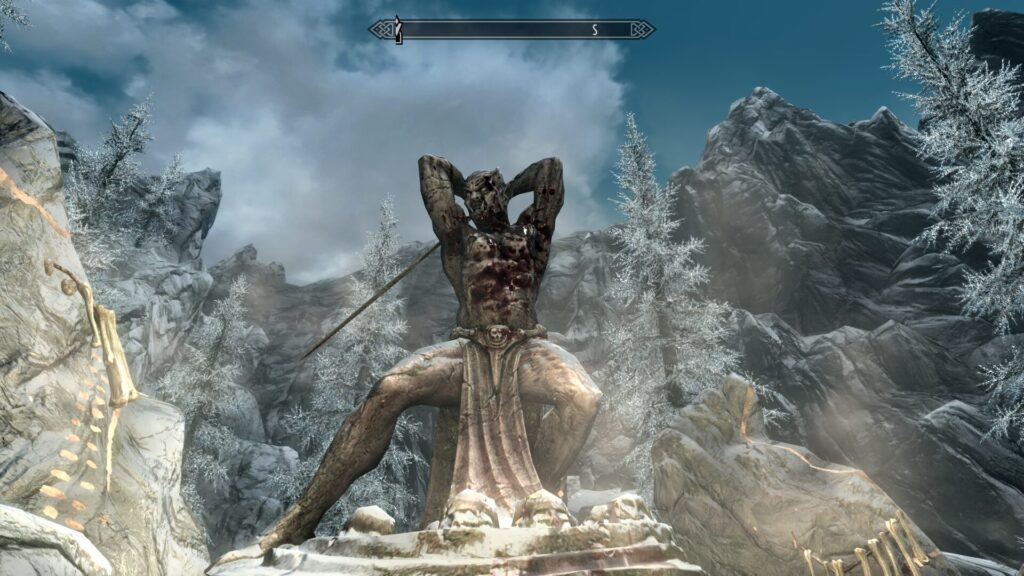This screenshot has height=576, width=1024.
Task: Click the compass bar at top
Action: click(511, 30)
